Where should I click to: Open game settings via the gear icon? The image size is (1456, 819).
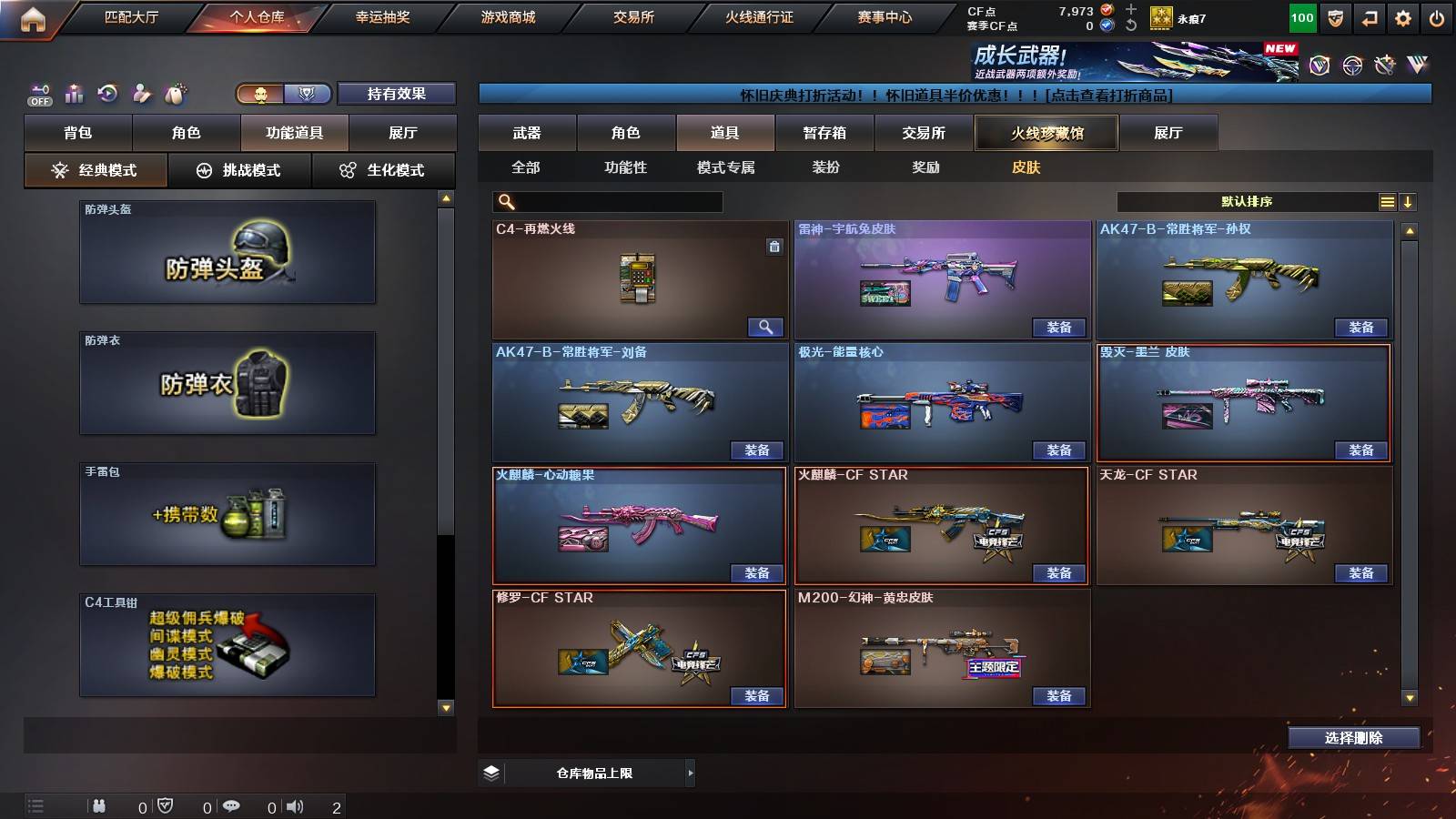1402,16
